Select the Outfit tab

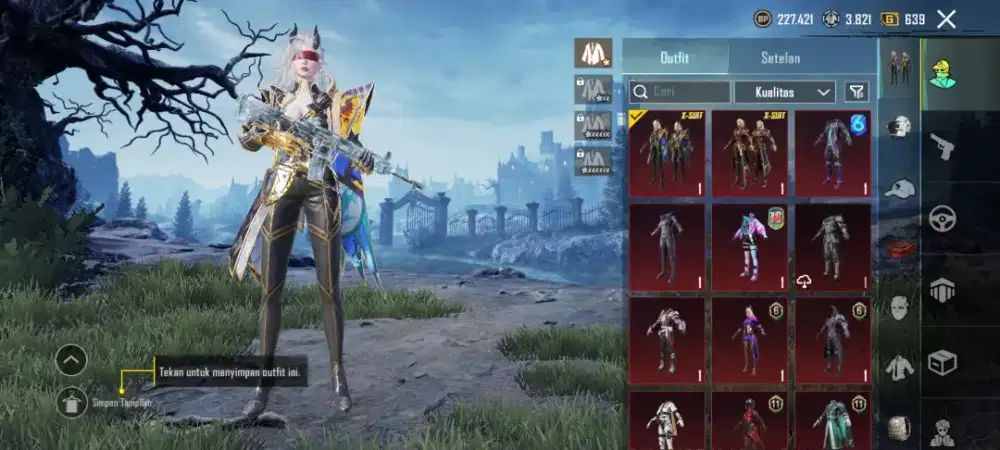point(675,57)
